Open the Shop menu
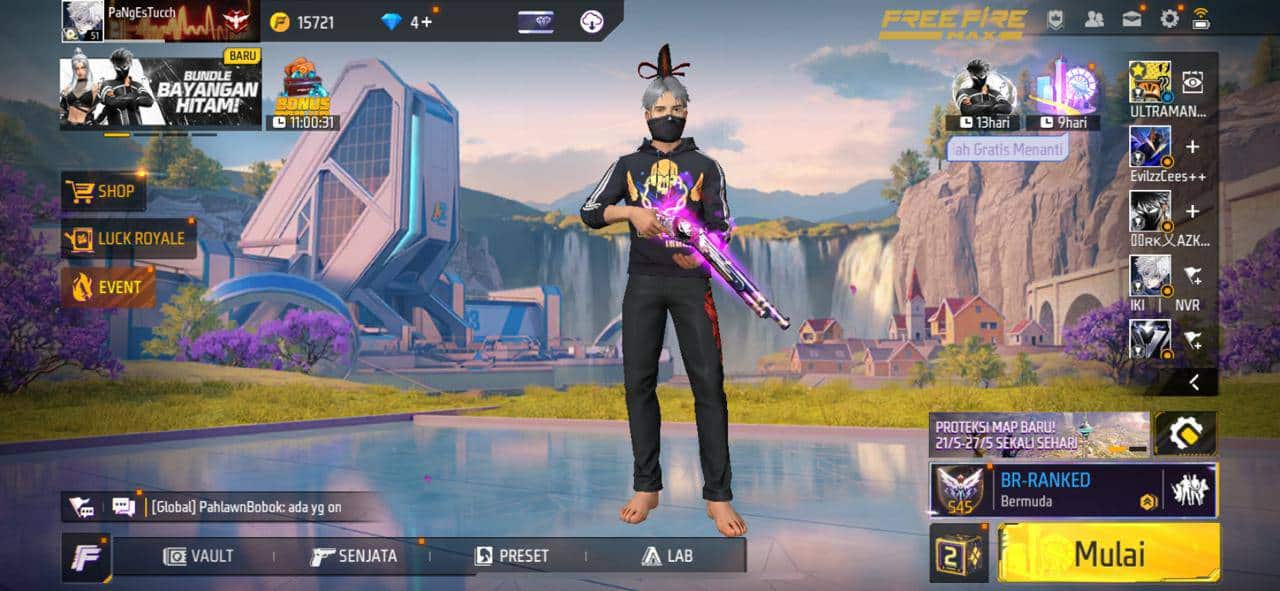1280x591 pixels. tap(104, 191)
